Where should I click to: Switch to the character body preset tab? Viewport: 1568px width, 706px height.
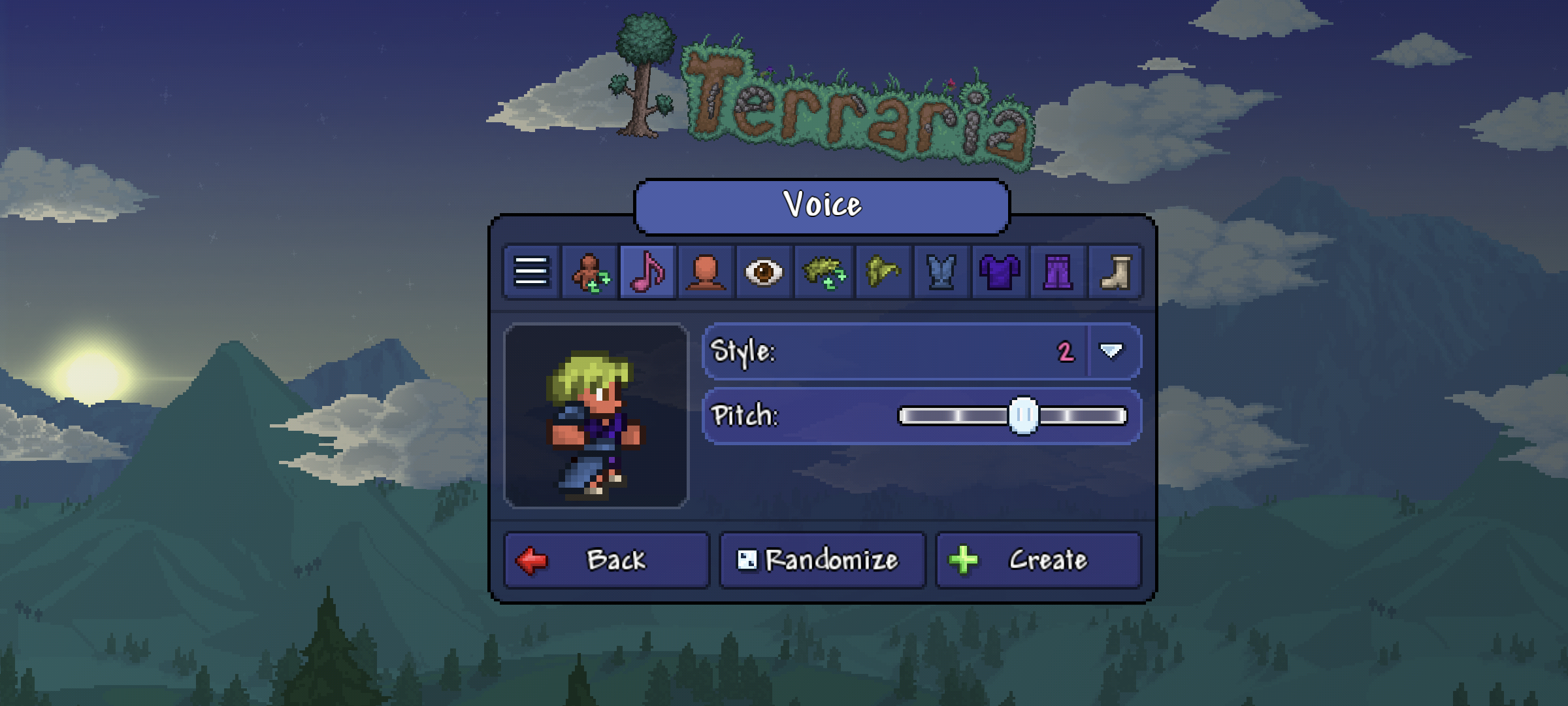[x=590, y=272]
